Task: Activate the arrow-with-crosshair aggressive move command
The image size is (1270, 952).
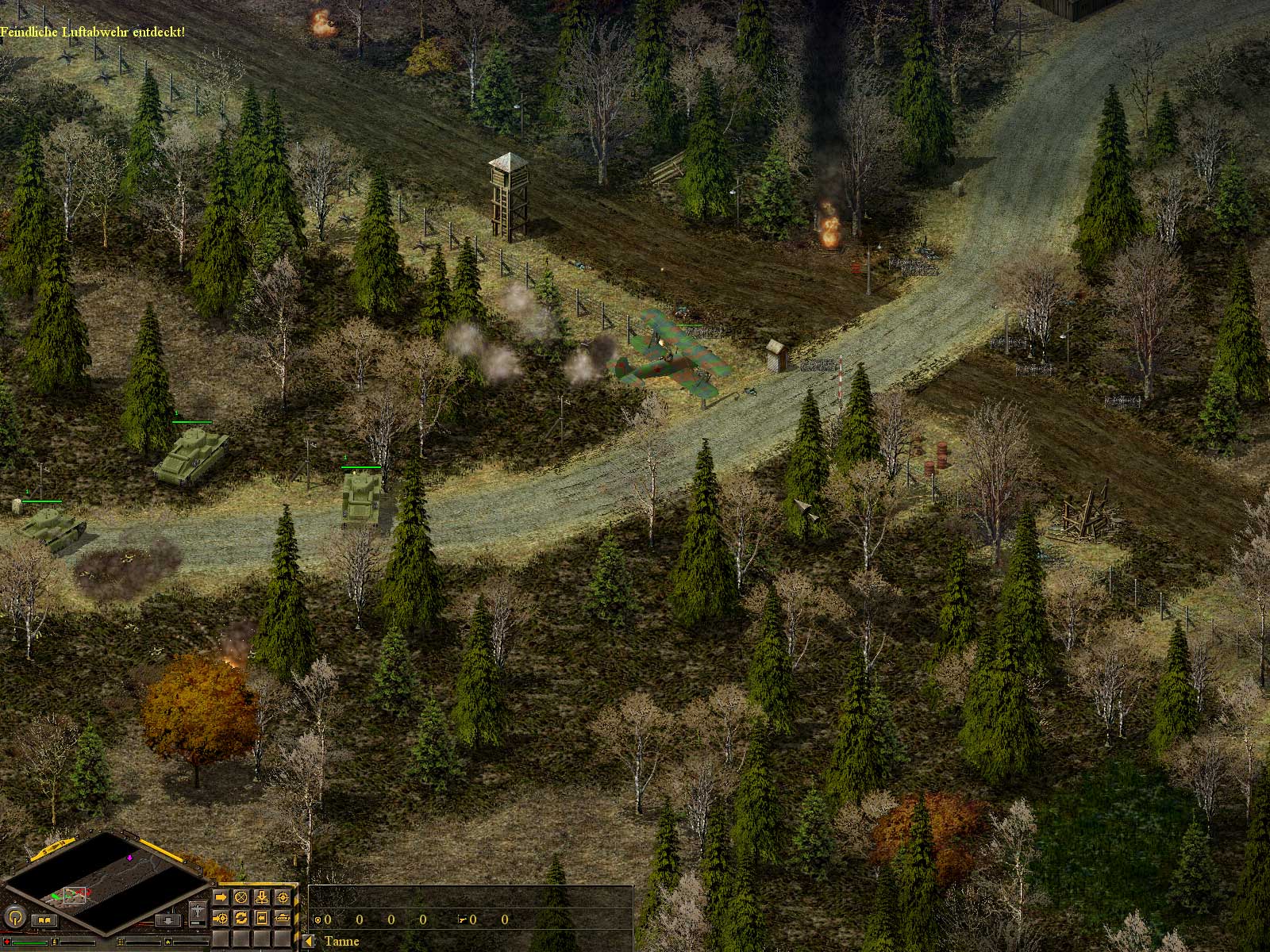Action: pyautogui.click(x=221, y=918)
